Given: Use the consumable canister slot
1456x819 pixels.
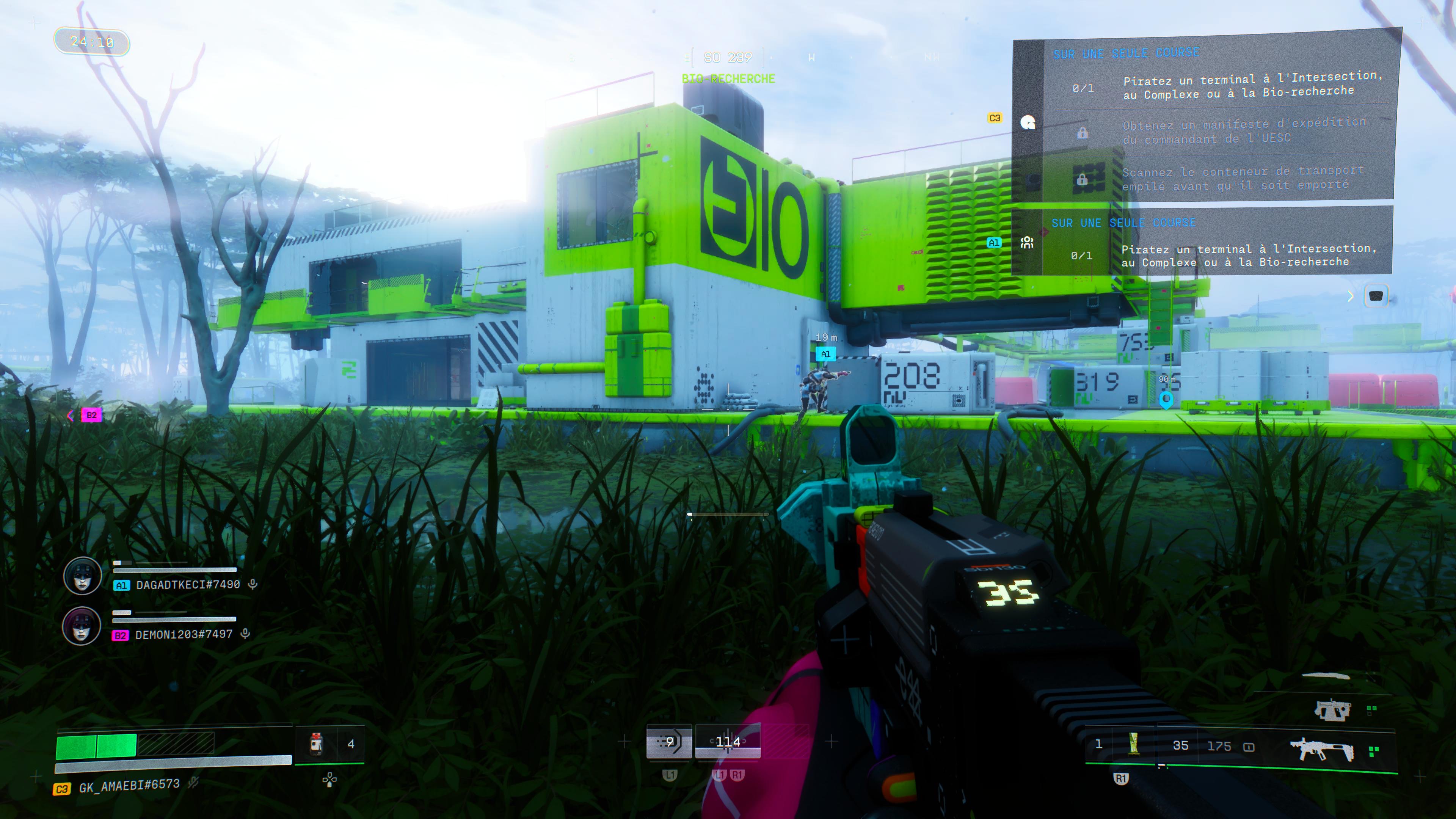Looking at the screenshot, I should click(317, 744).
